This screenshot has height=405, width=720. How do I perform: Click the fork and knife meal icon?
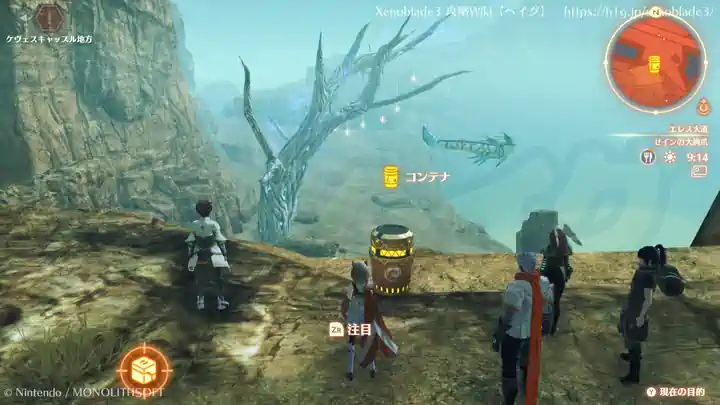647,157
